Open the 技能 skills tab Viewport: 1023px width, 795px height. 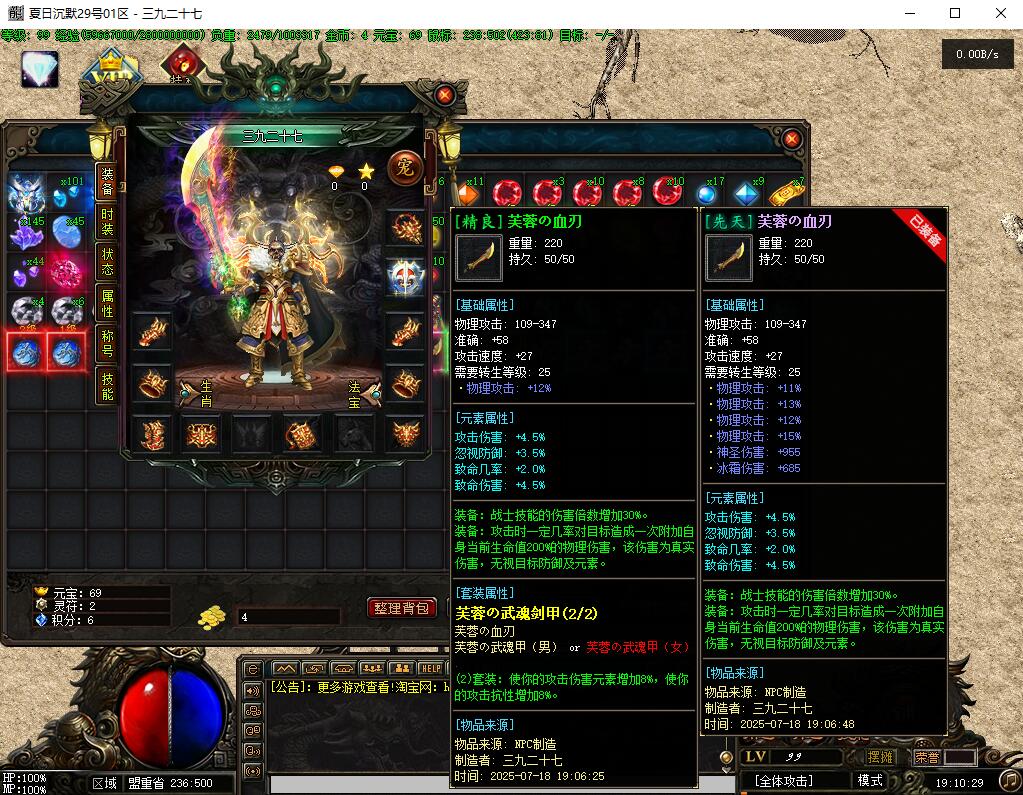(108, 385)
